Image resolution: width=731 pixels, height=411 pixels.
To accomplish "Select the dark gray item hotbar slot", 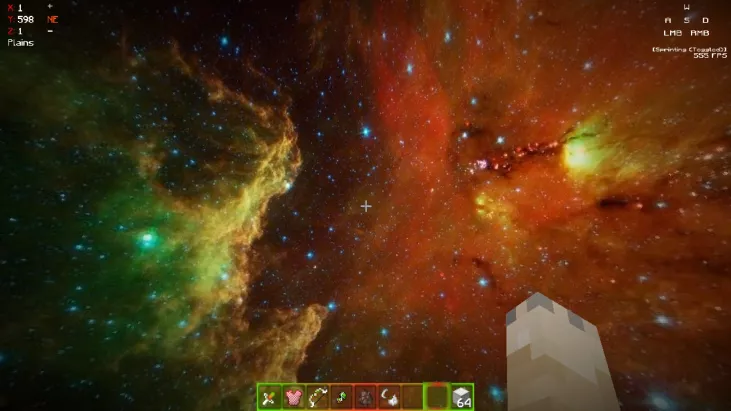I will (365, 397).
